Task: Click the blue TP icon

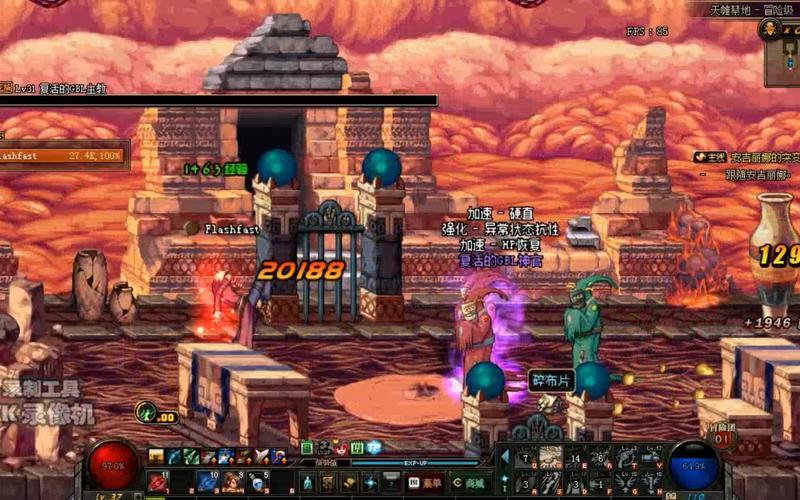Action: coord(374,447)
